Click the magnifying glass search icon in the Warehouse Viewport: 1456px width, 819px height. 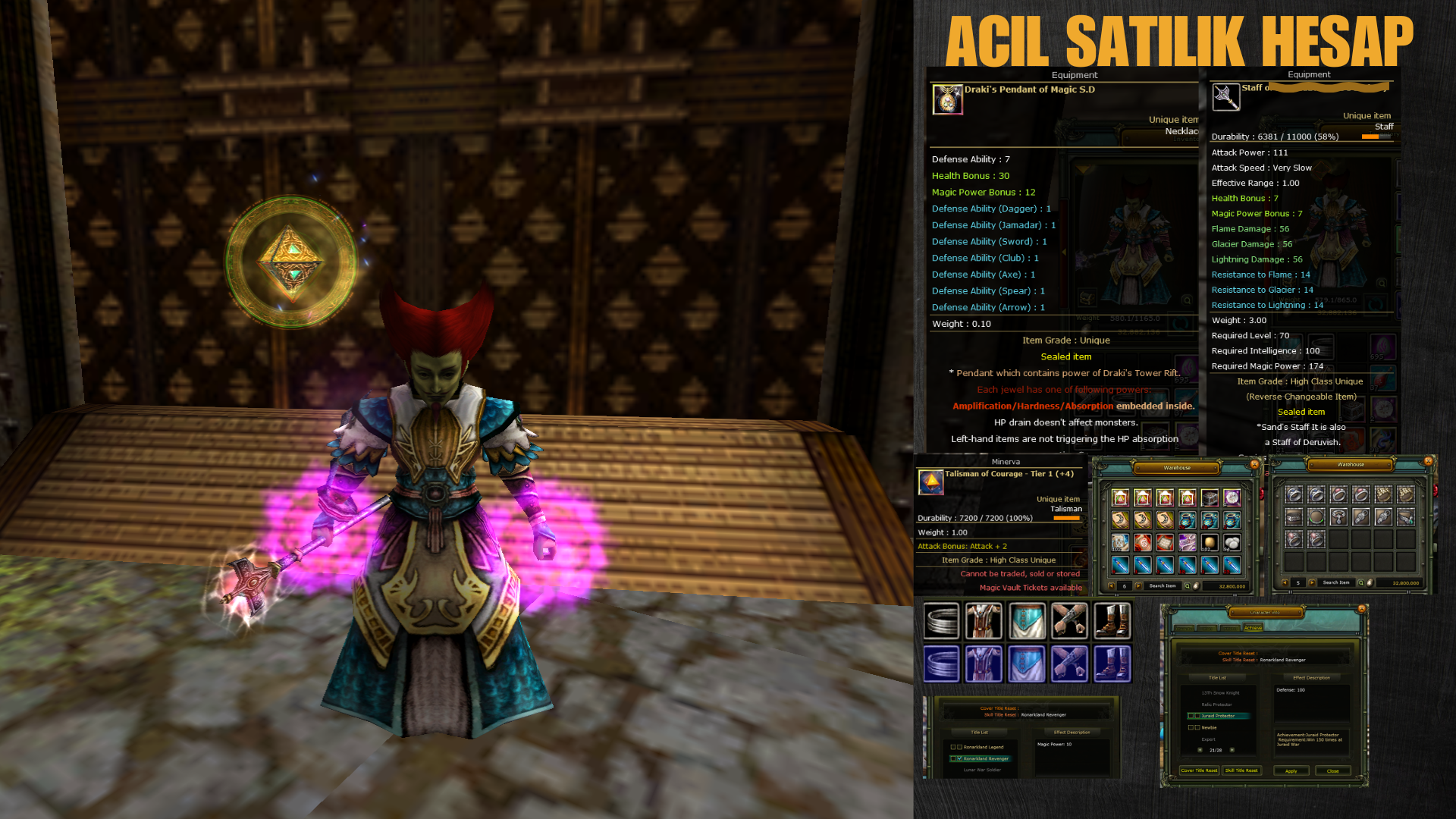tap(1188, 585)
